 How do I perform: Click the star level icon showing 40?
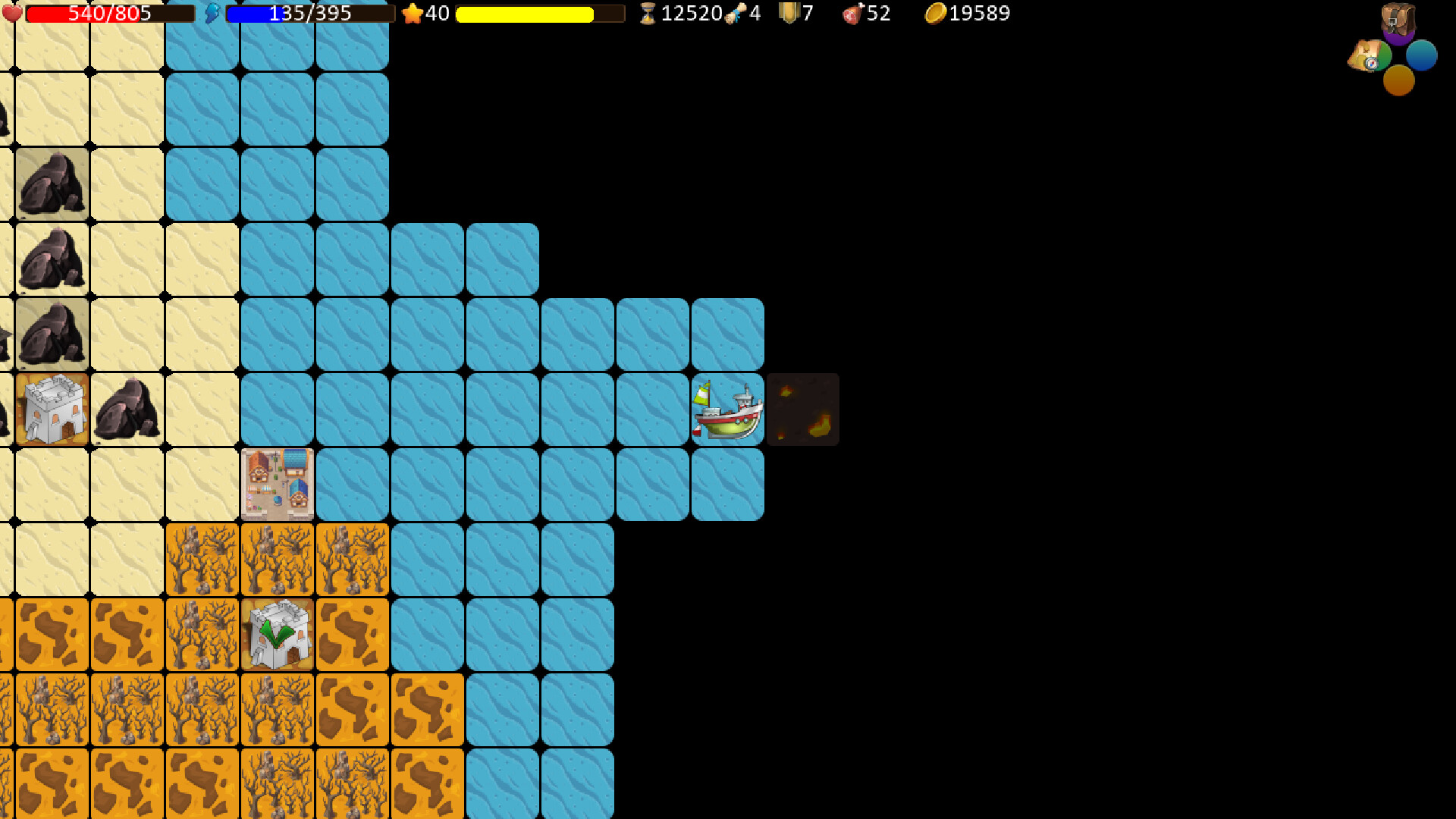tap(413, 13)
